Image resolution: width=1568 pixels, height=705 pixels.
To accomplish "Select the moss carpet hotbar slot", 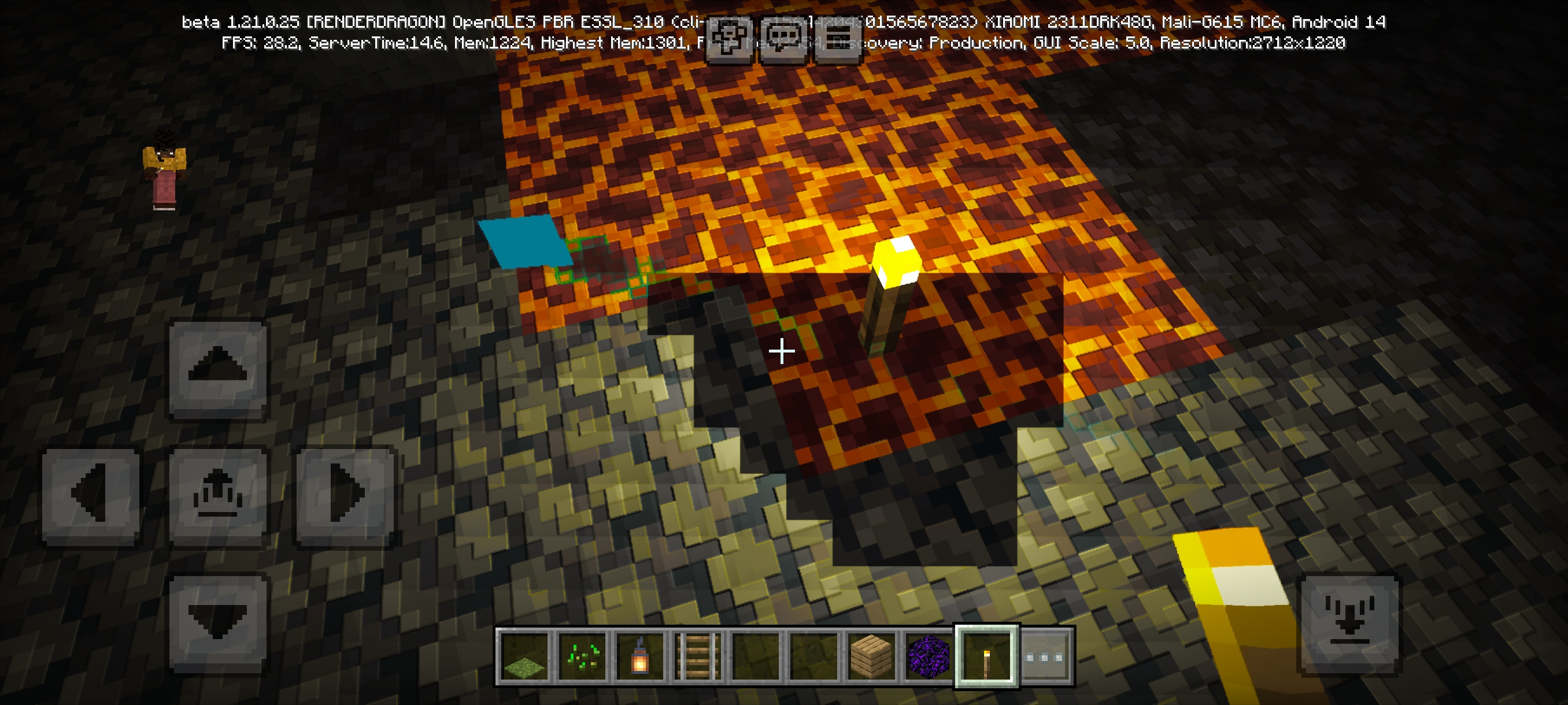I will click(524, 657).
